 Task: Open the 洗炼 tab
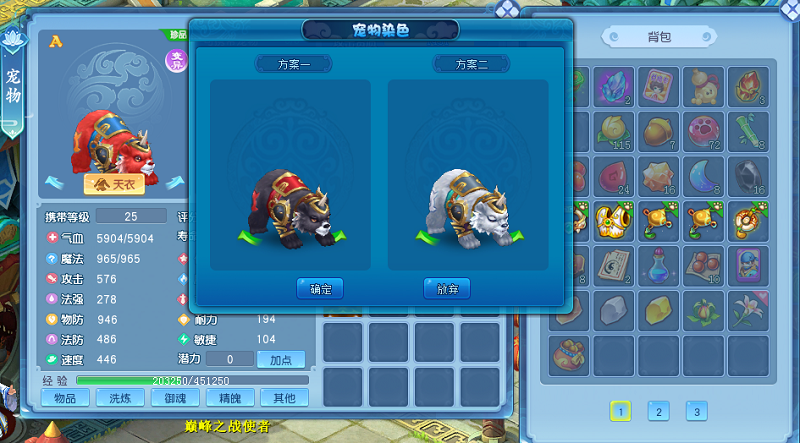(119, 398)
